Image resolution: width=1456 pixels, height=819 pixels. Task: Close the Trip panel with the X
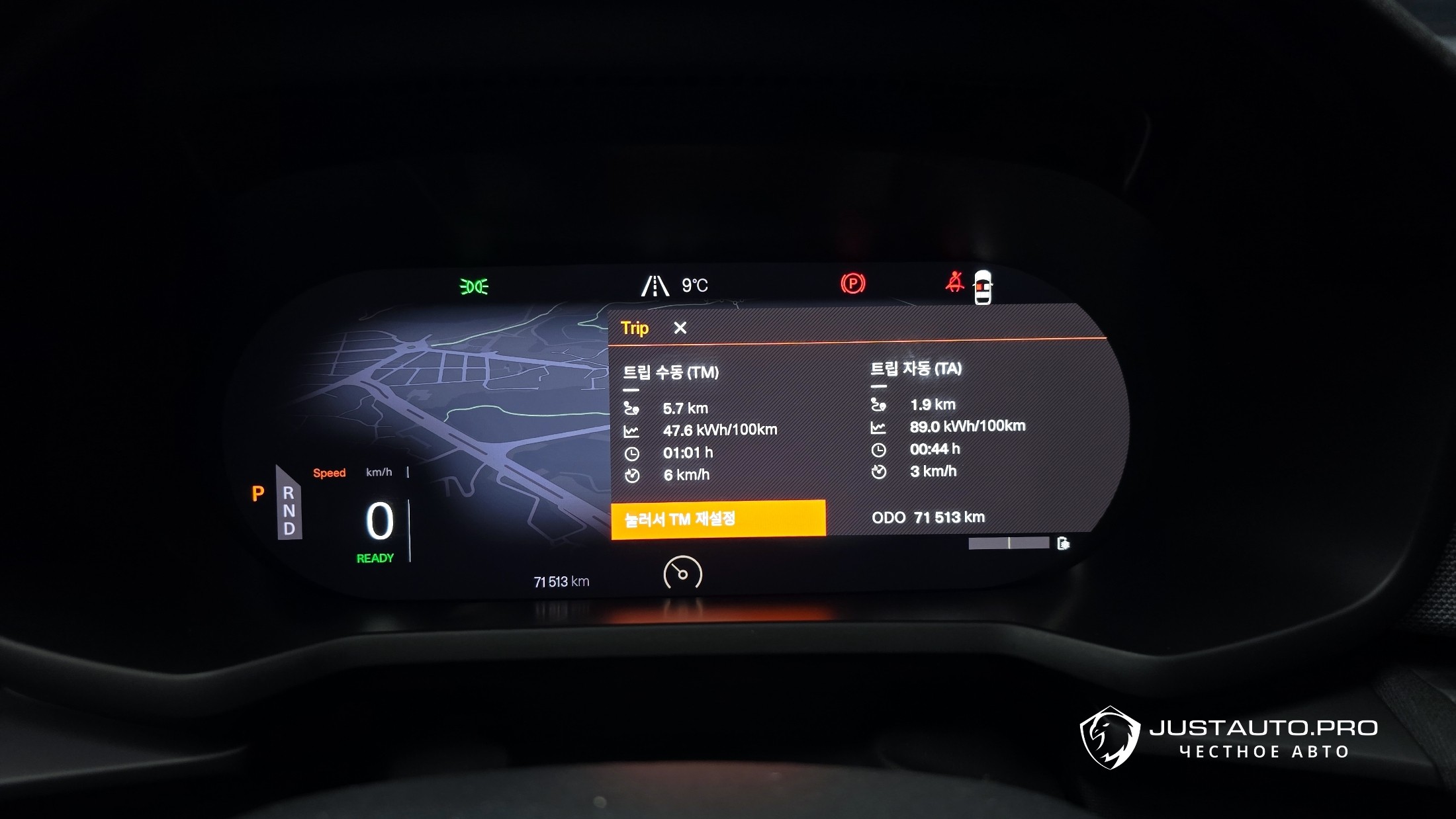pyautogui.click(x=680, y=328)
